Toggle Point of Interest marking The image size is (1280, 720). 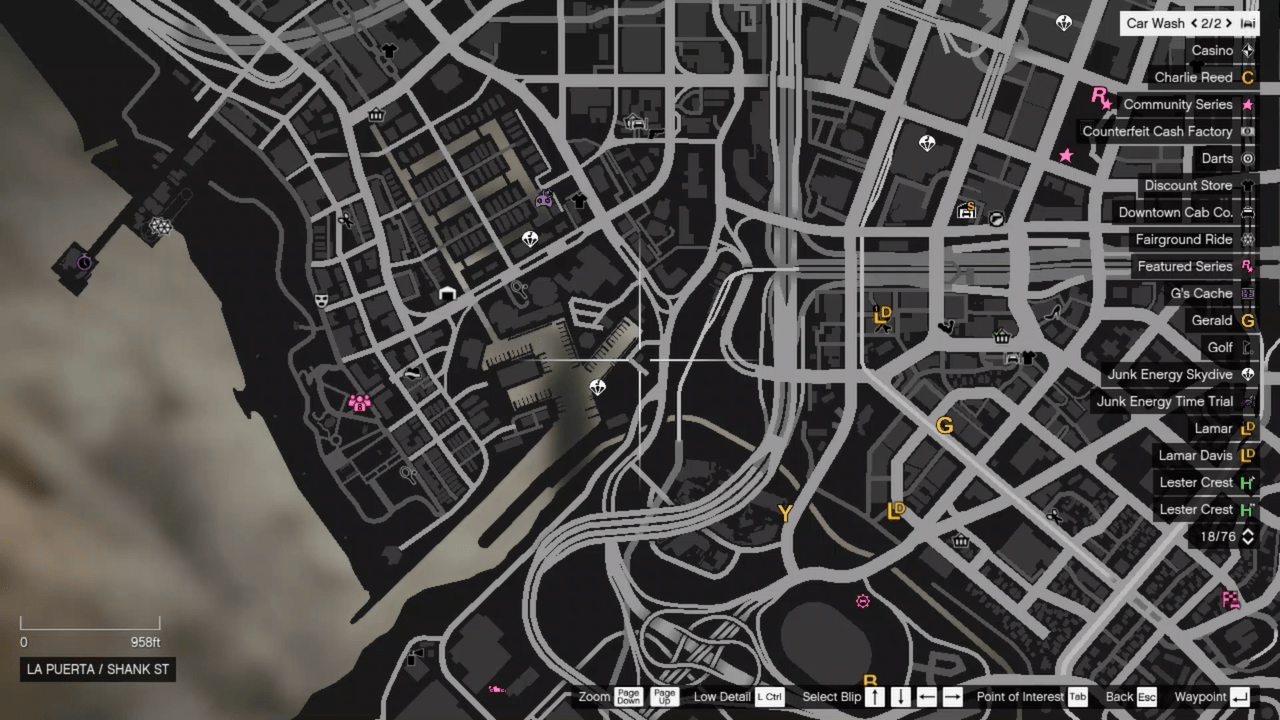click(x=1077, y=696)
